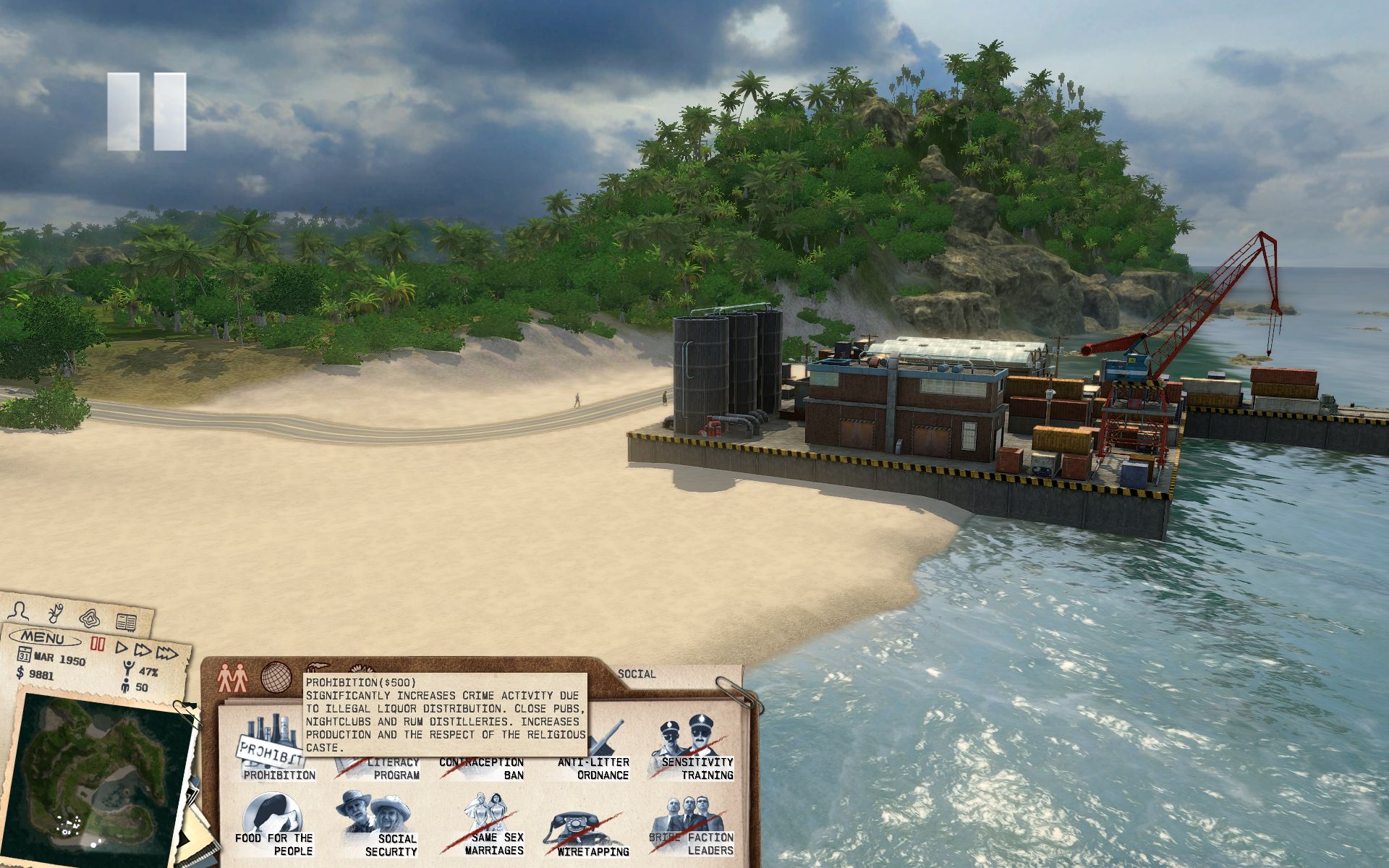This screenshot has height=868, width=1389.
Task: Set game speed to normal play
Action: click(122, 648)
